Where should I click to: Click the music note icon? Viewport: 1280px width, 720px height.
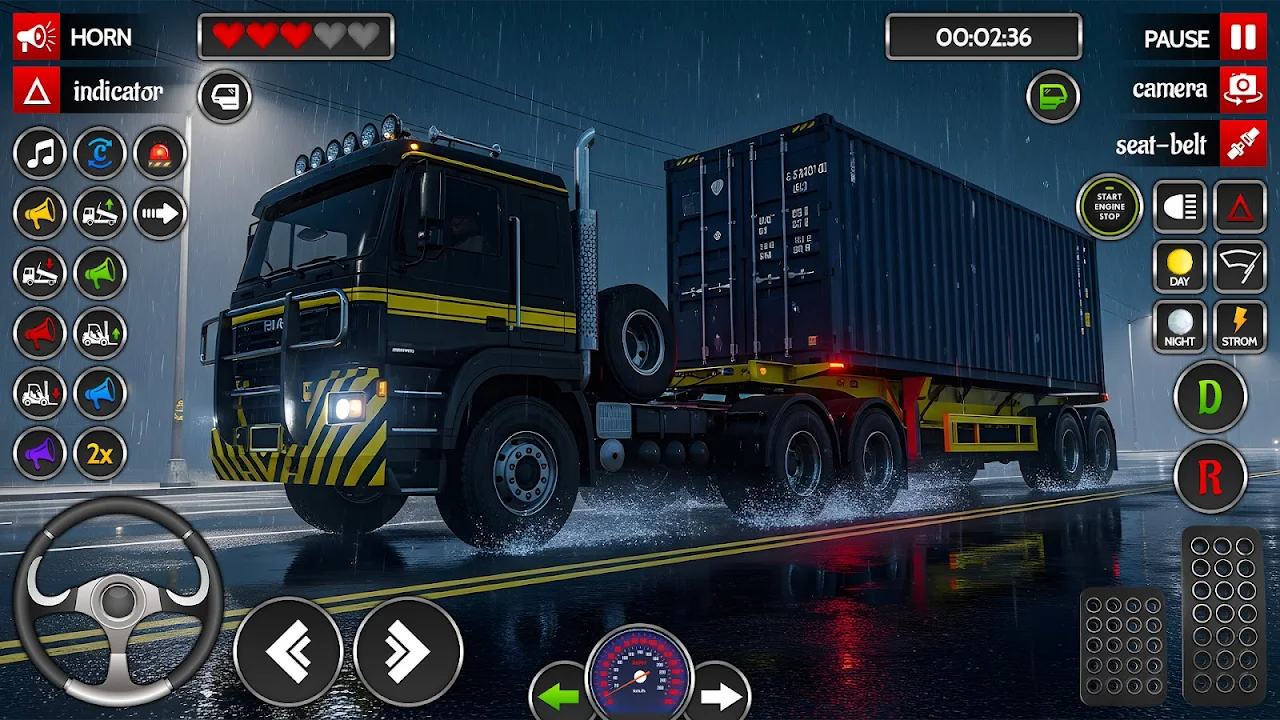(x=40, y=153)
